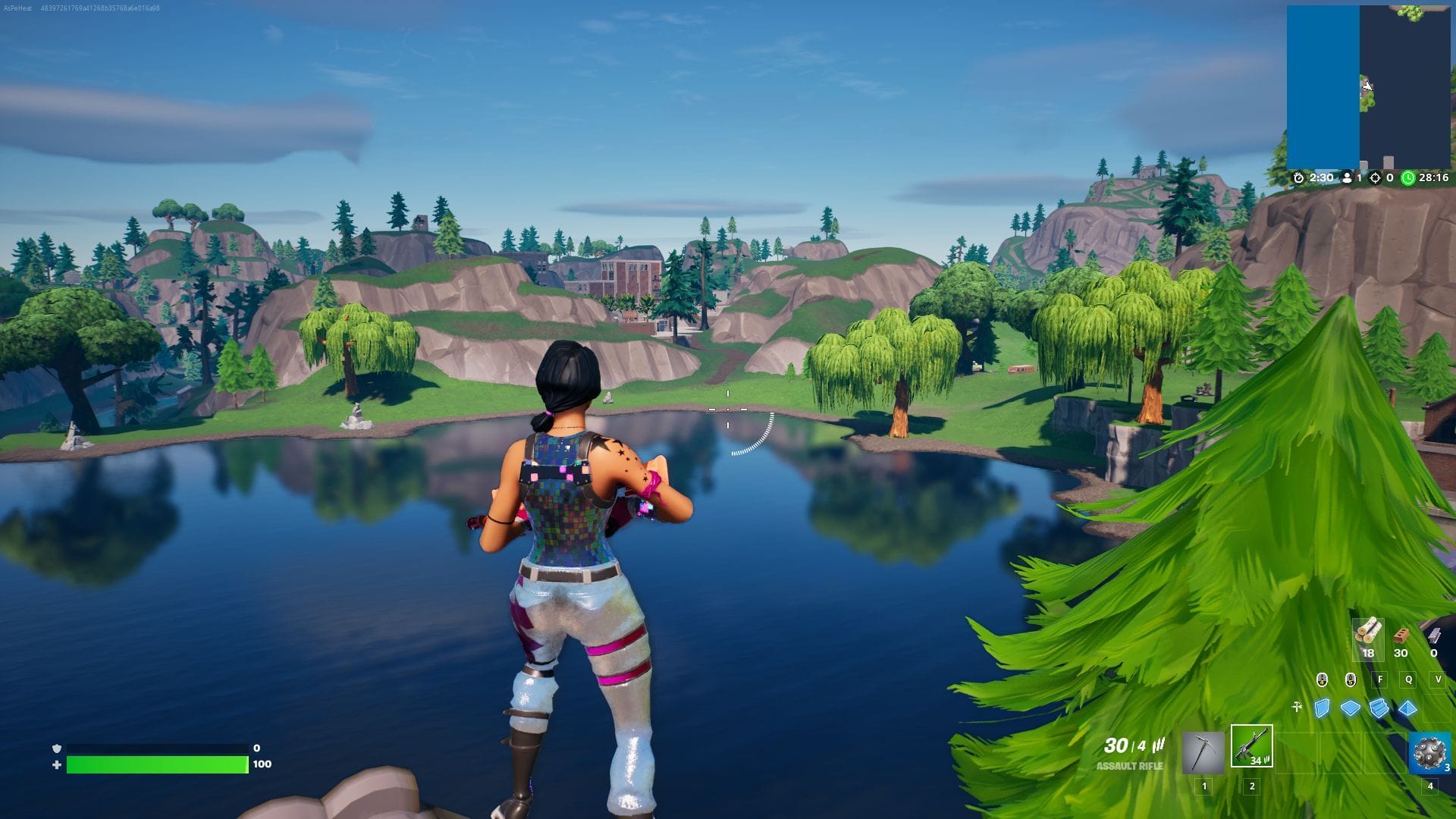1456x819 pixels.
Task: Click the players remaining icon
Action: (1347, 180)
